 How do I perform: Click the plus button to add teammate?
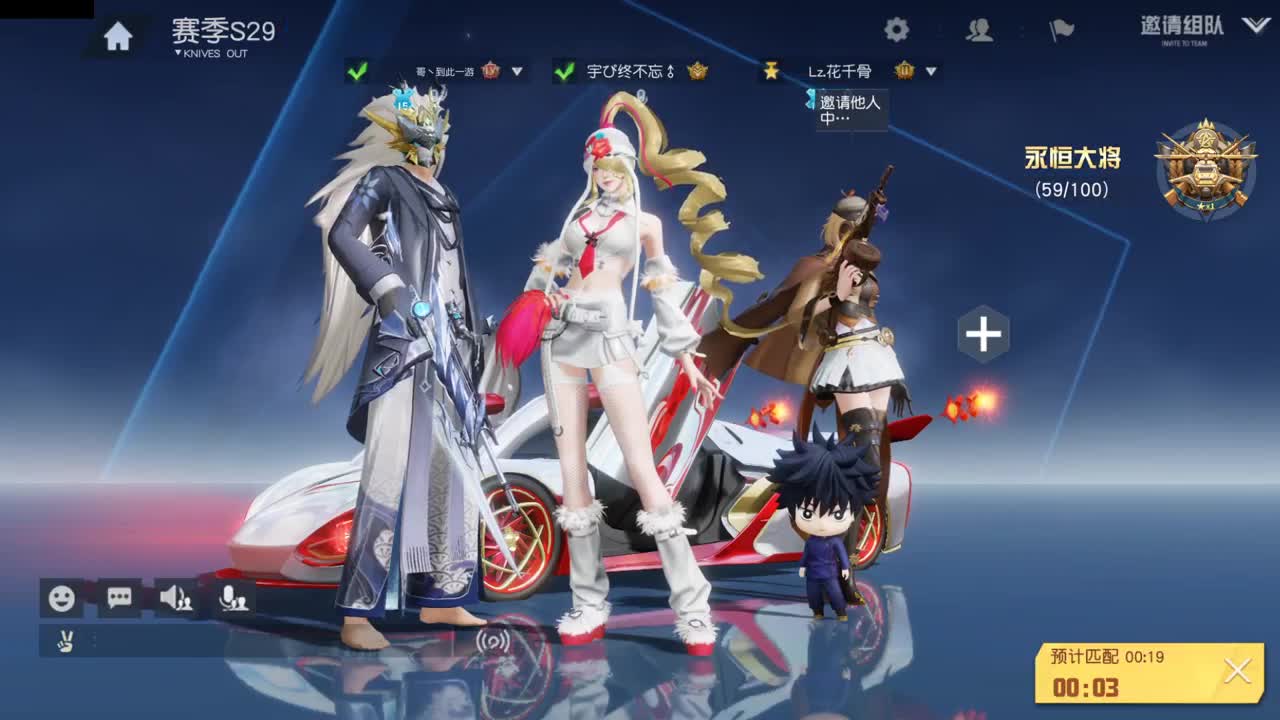pyautogui.click(x=984, y=335)
